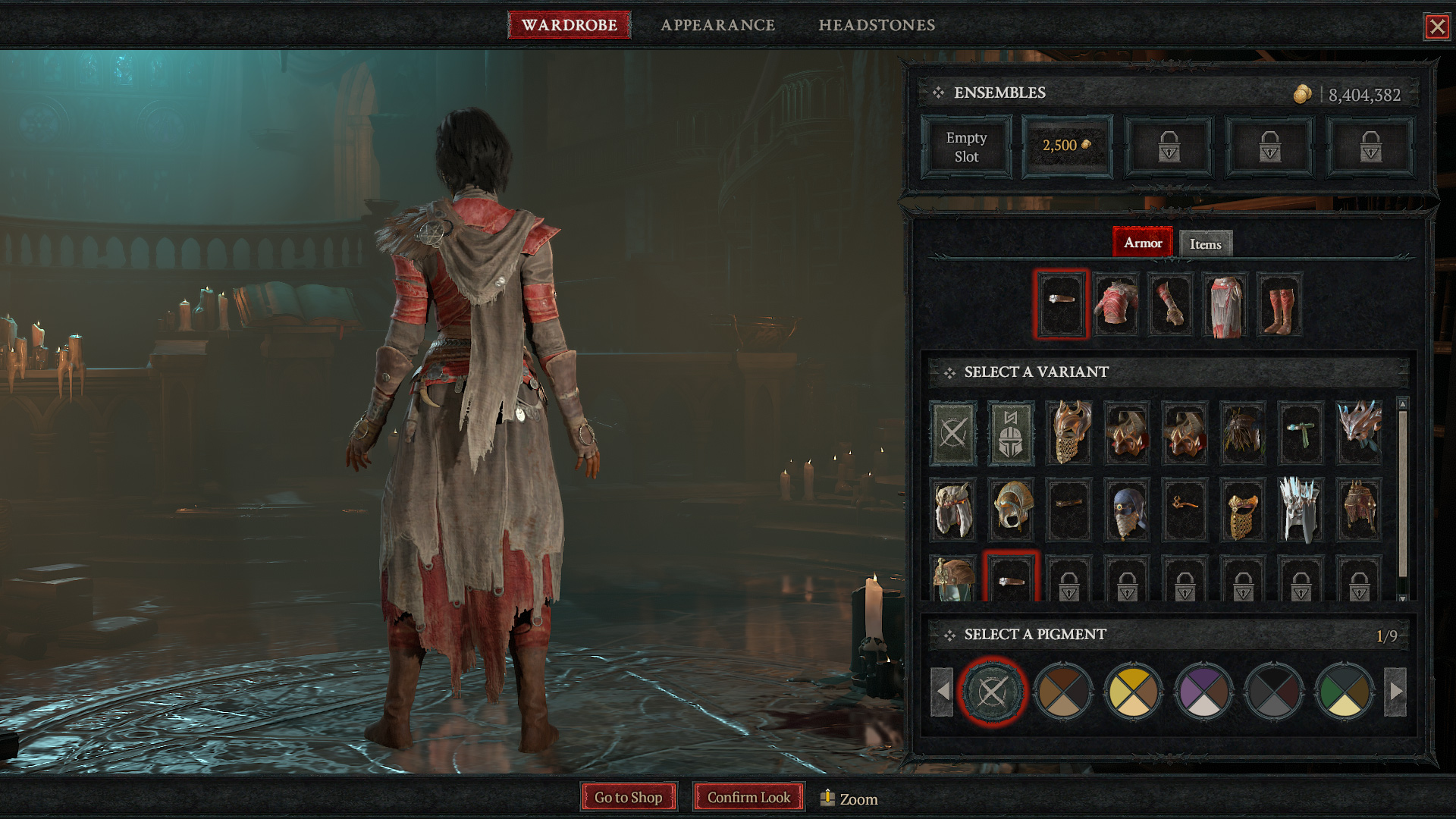
Task: Switch to the Items tab
Action: point(1205,244)
